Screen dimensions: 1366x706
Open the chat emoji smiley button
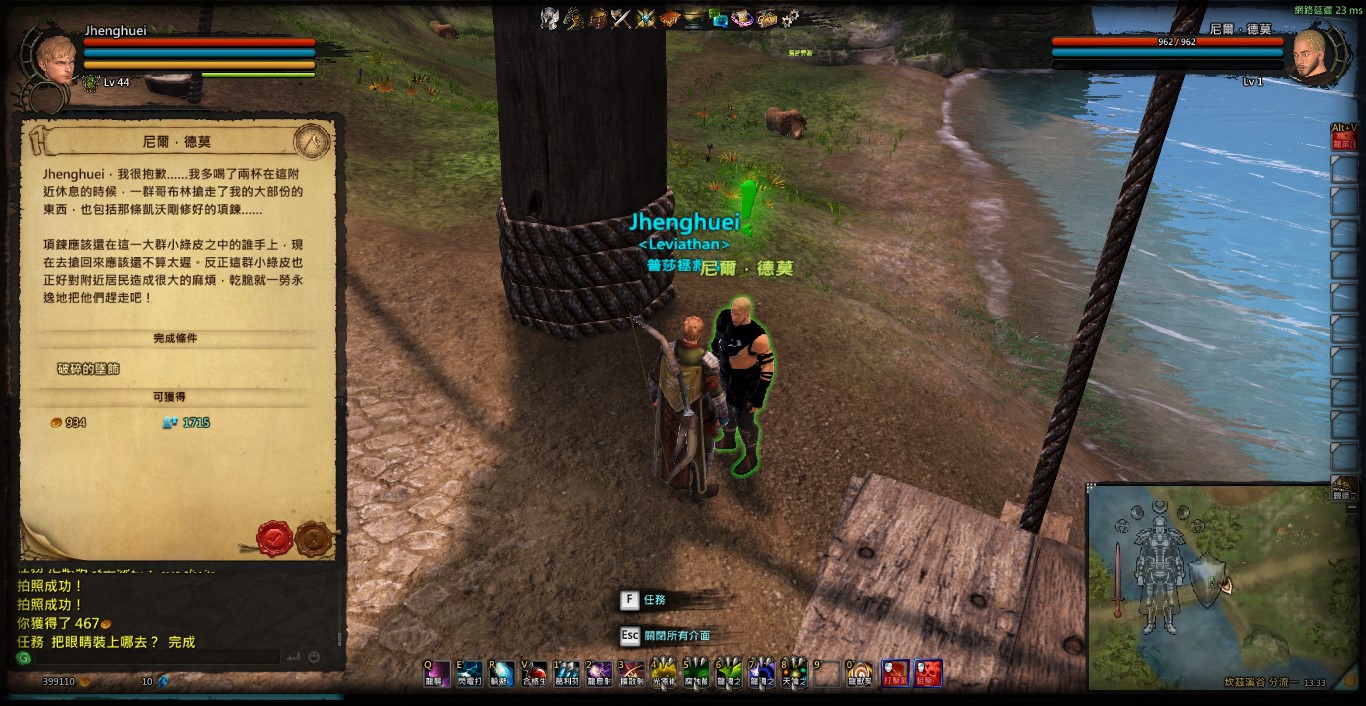click(314, 658)
